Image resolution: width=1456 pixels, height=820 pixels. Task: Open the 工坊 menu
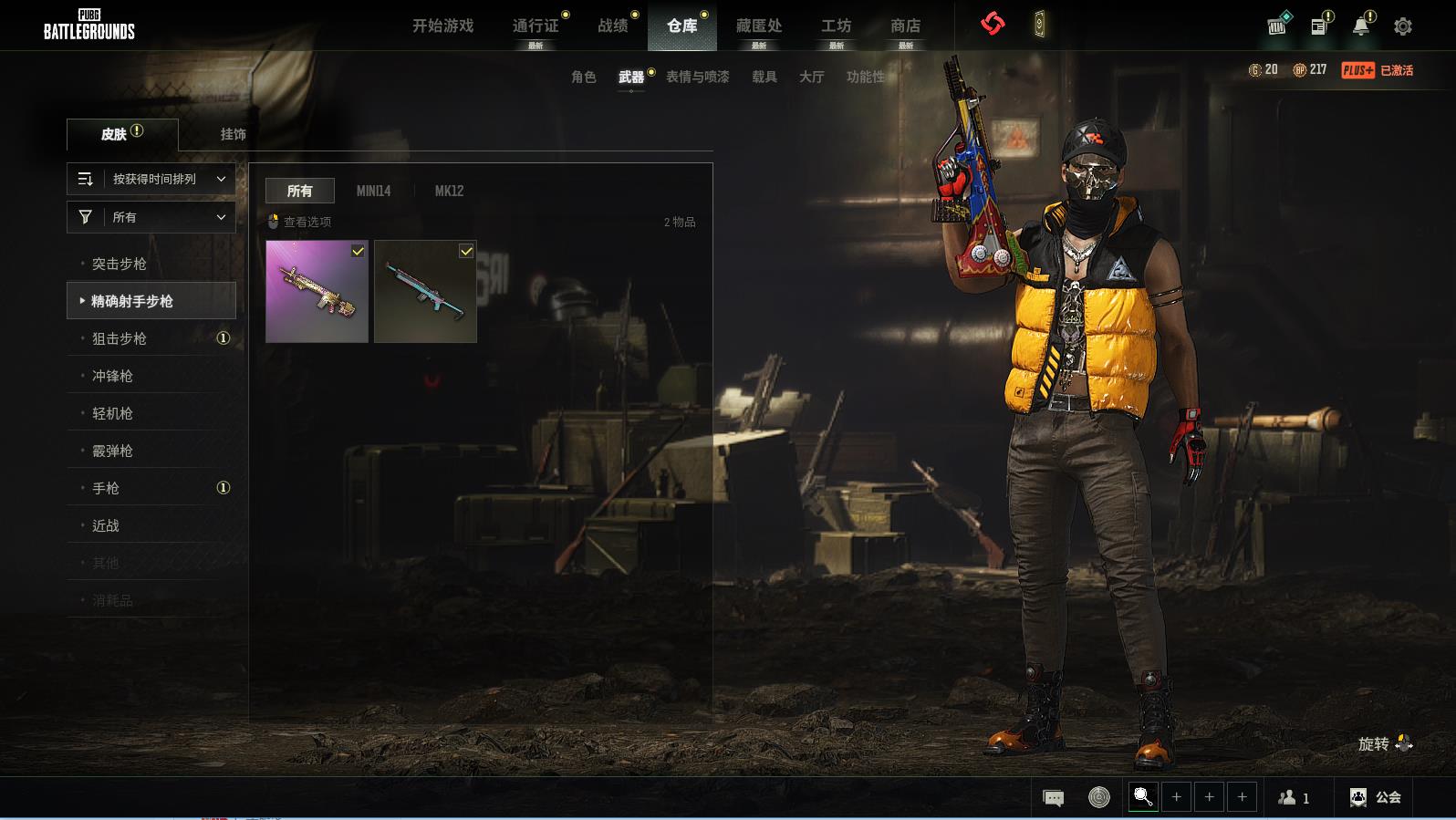[x=836, y=26]
